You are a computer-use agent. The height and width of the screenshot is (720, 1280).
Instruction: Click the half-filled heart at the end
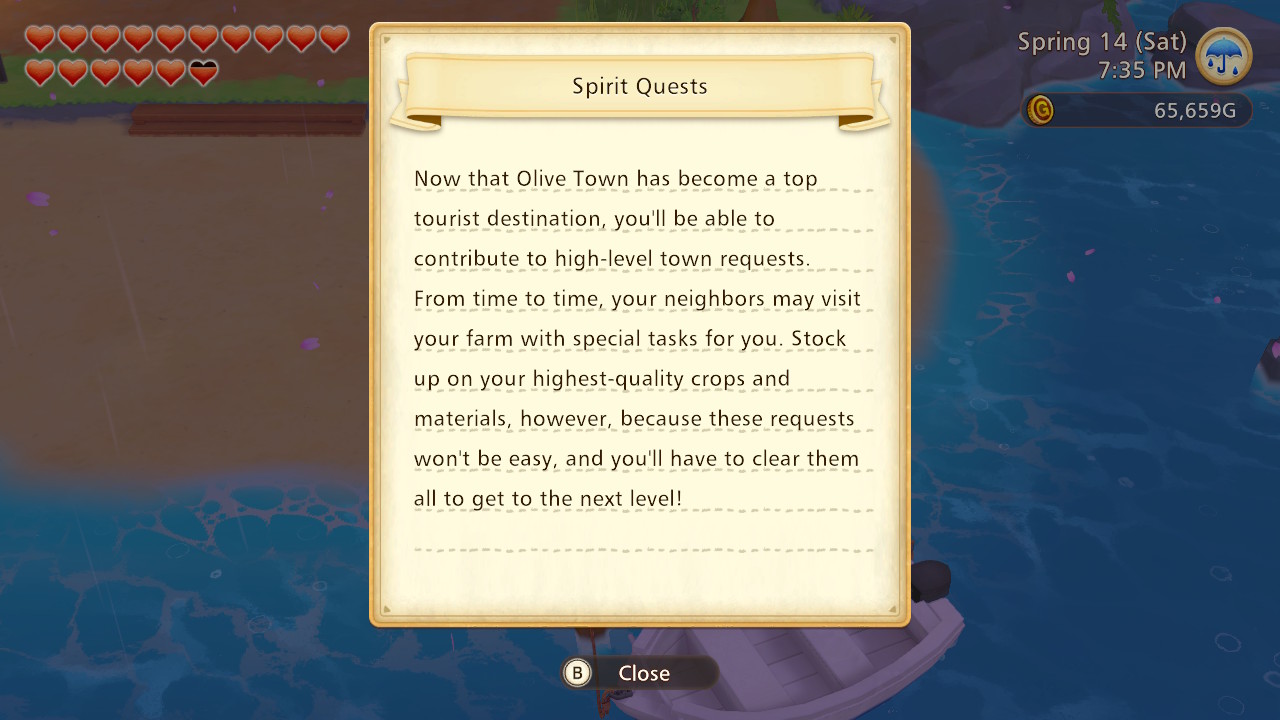pyautogui.click(x=204, y=73)
